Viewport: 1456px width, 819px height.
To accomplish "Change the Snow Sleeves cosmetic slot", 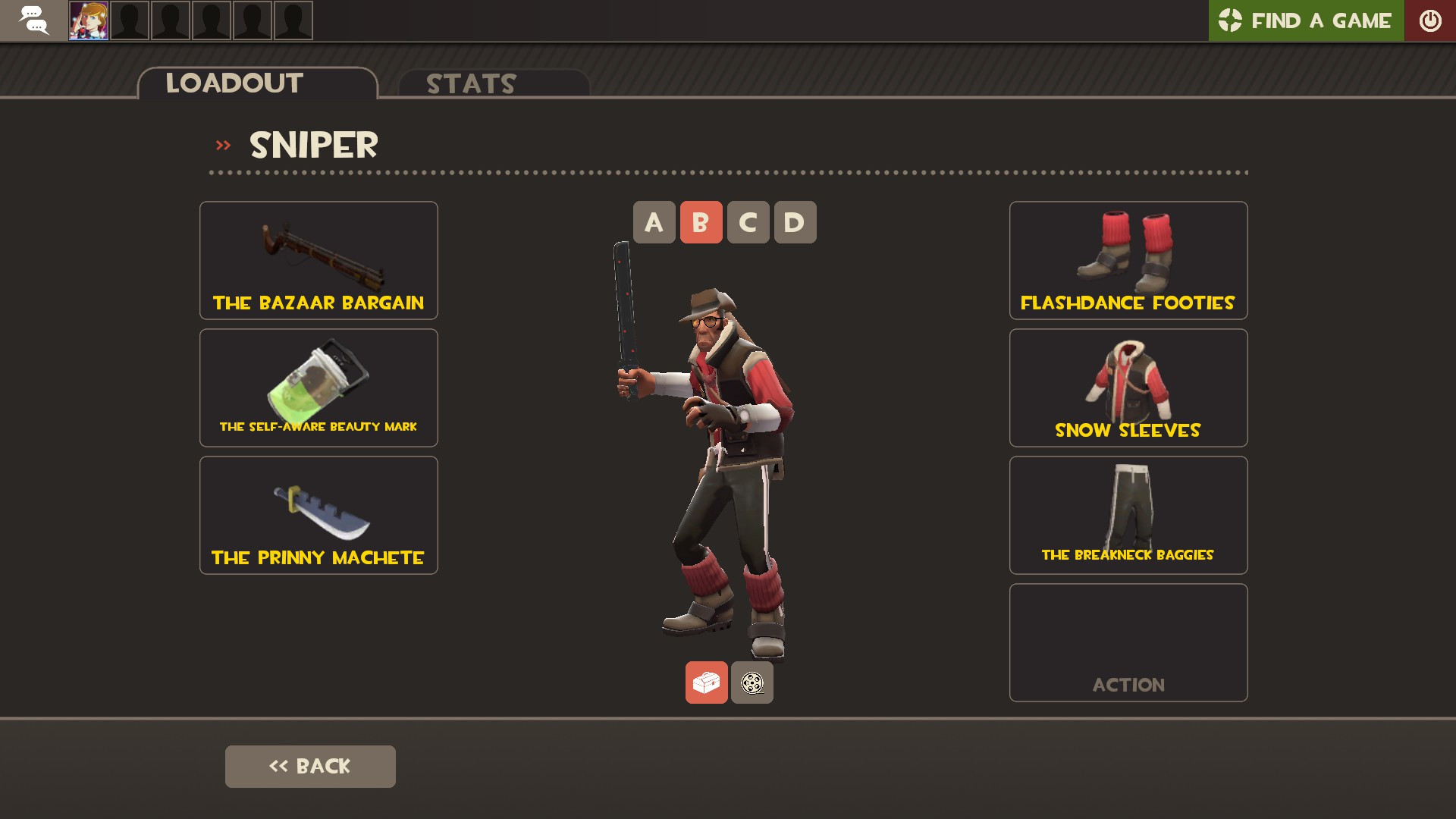I will tap(1128, 388).
